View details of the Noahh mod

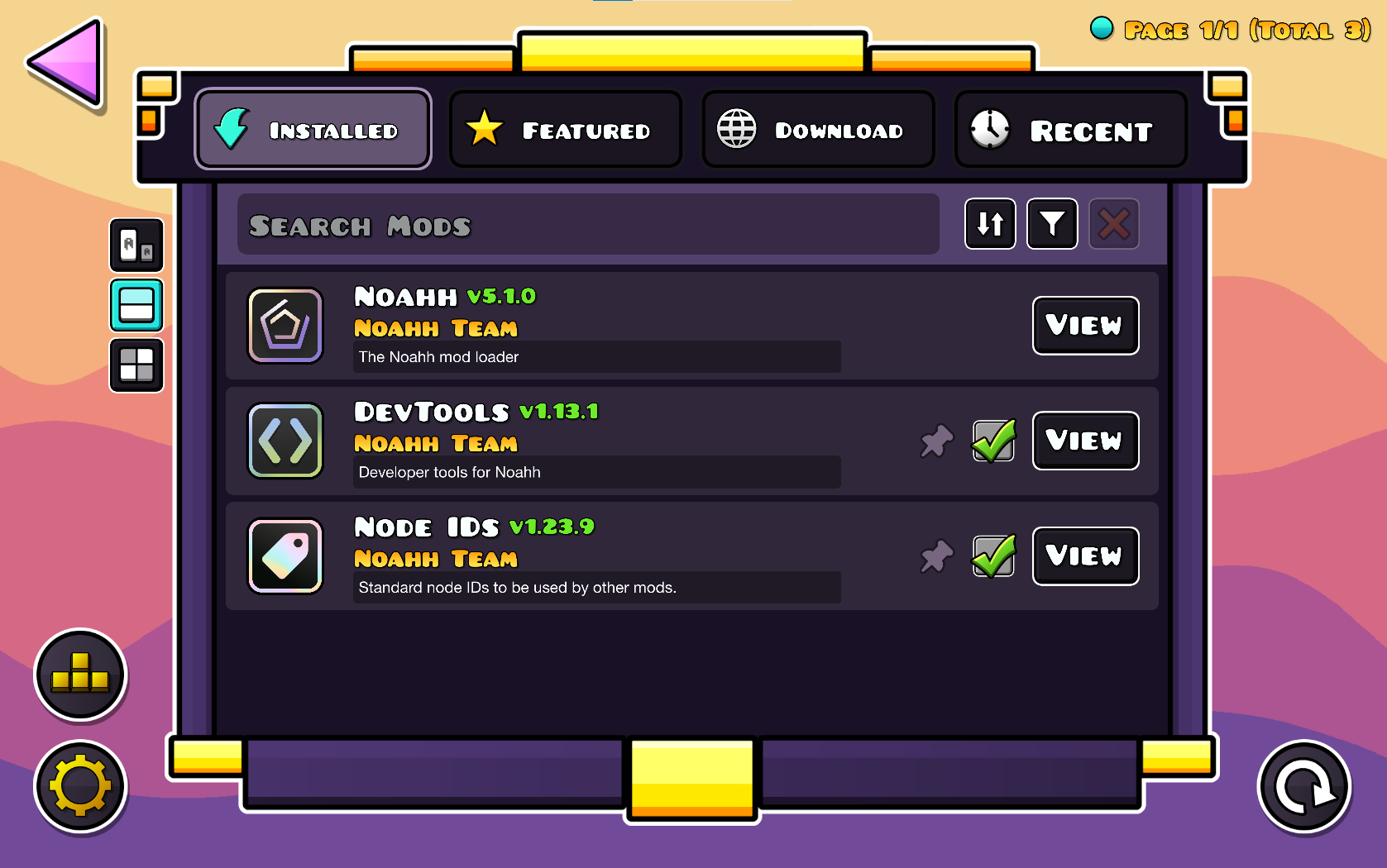(x=1085, y=326)
